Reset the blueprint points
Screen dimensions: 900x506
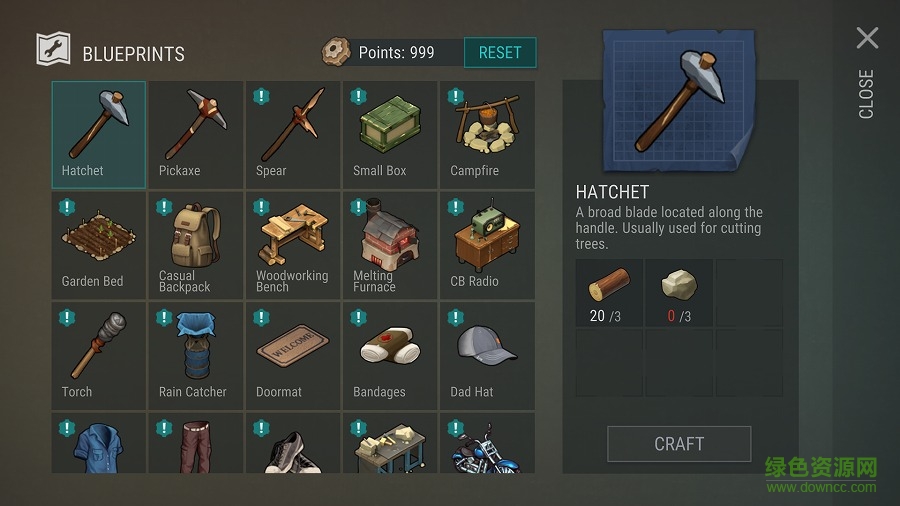(500, 52)
